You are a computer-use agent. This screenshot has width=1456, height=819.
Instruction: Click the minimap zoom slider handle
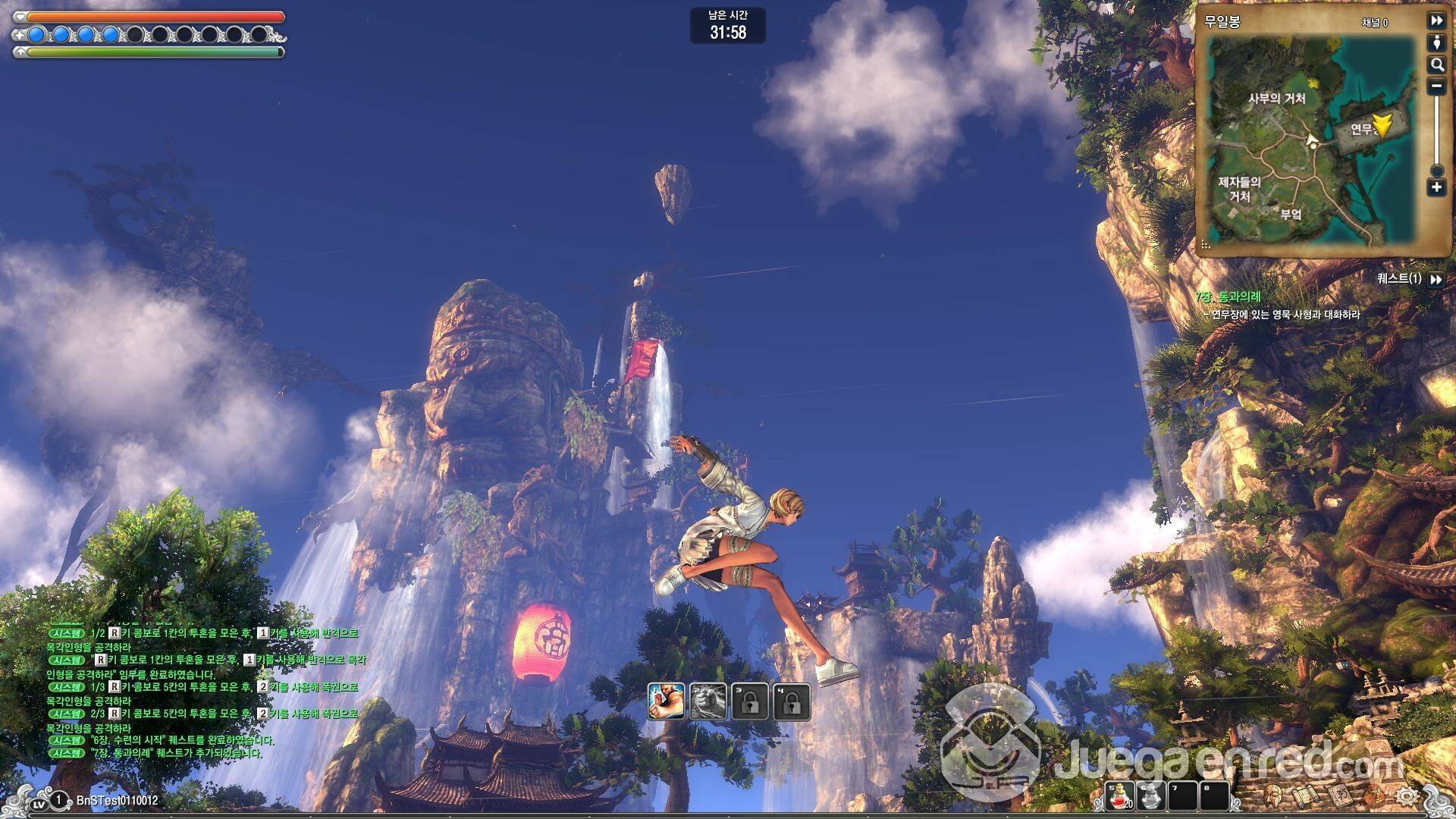1436,170
